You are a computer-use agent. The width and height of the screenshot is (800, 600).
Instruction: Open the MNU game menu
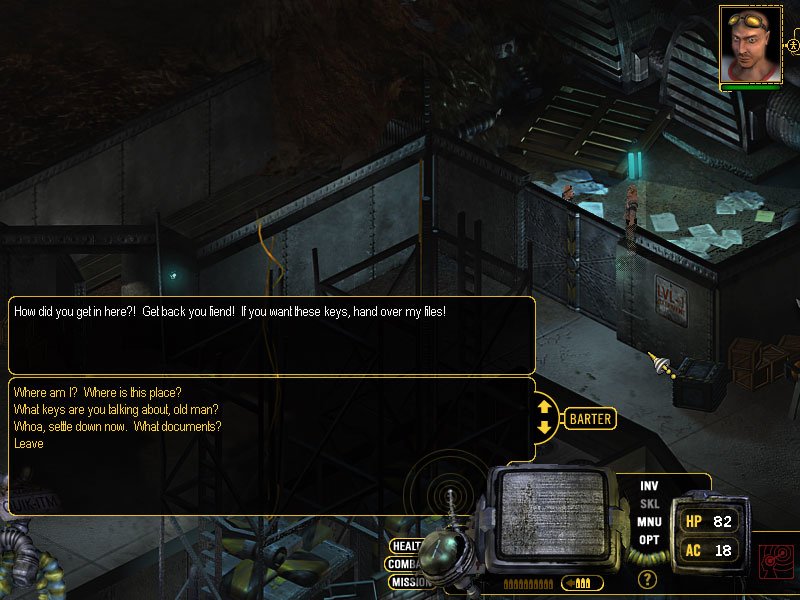(x=649, y=522)
